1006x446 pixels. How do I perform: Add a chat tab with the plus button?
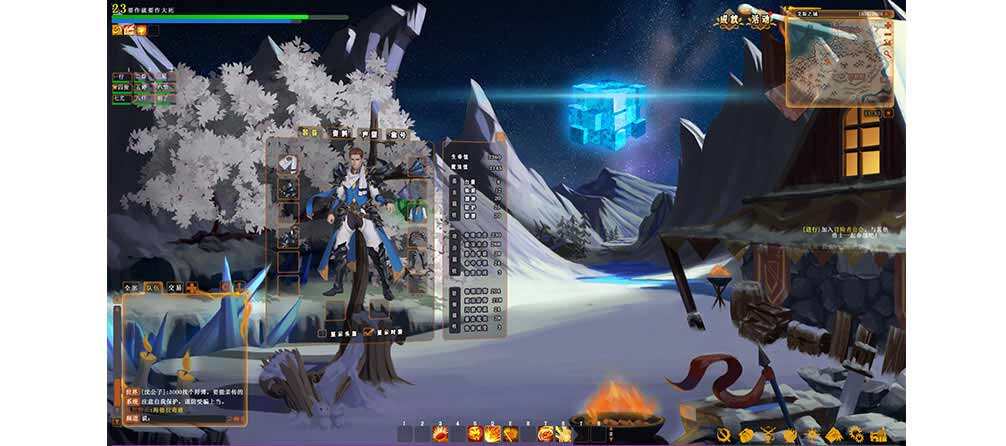coord(192,287)
